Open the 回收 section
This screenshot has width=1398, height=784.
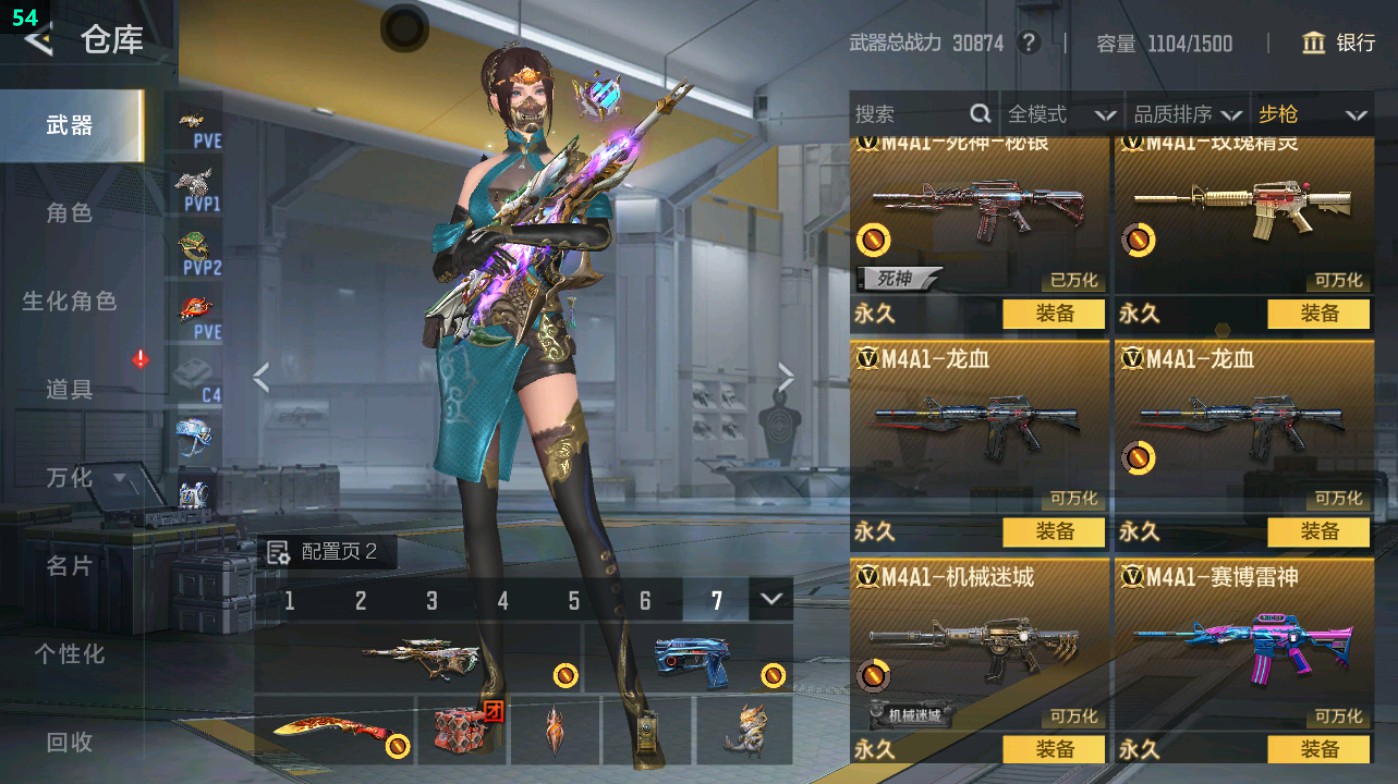69,741
